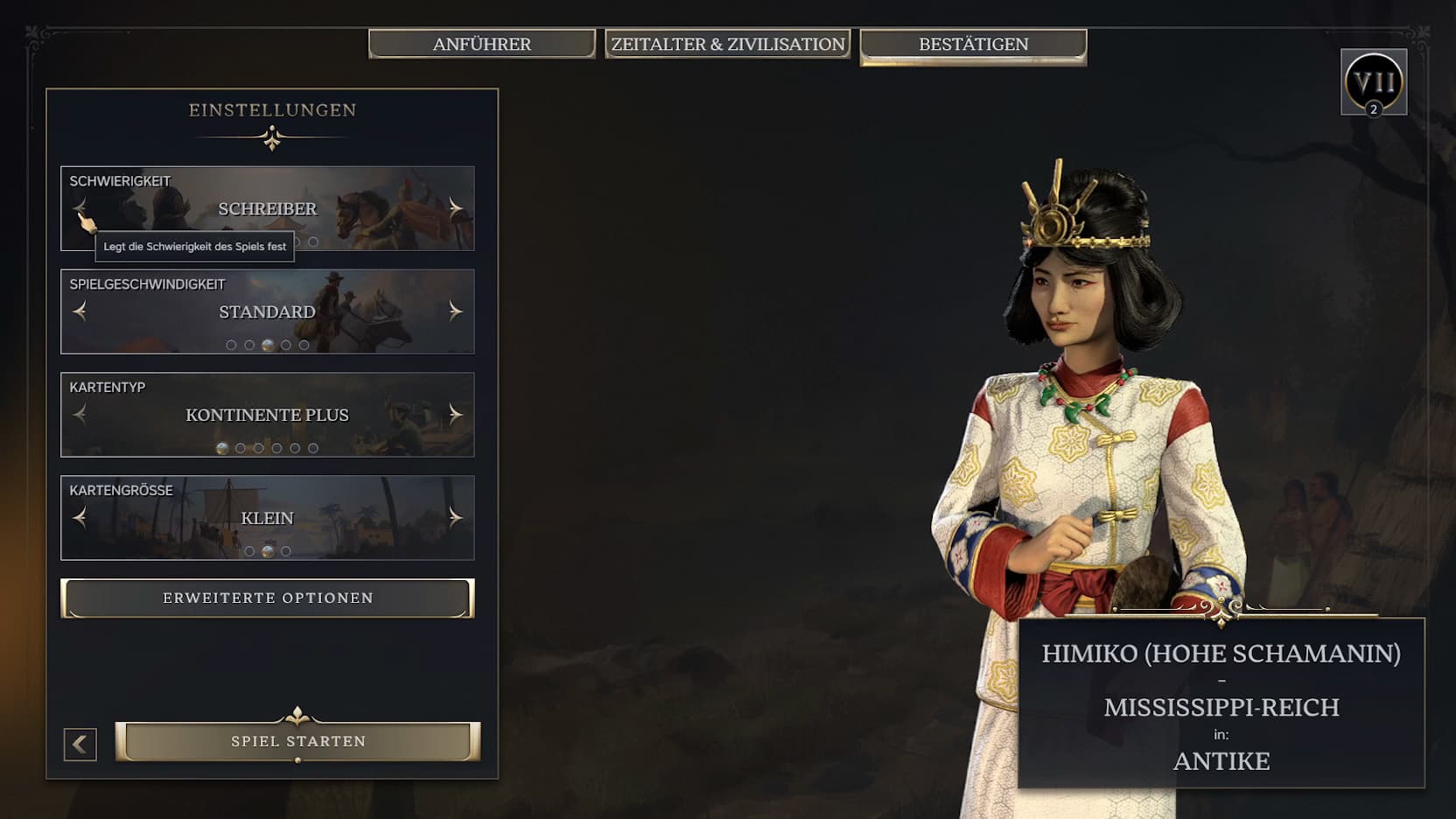
Task: Decrease Spielgeschwindigkeit with the left arrow
Action: coord(80,311)
